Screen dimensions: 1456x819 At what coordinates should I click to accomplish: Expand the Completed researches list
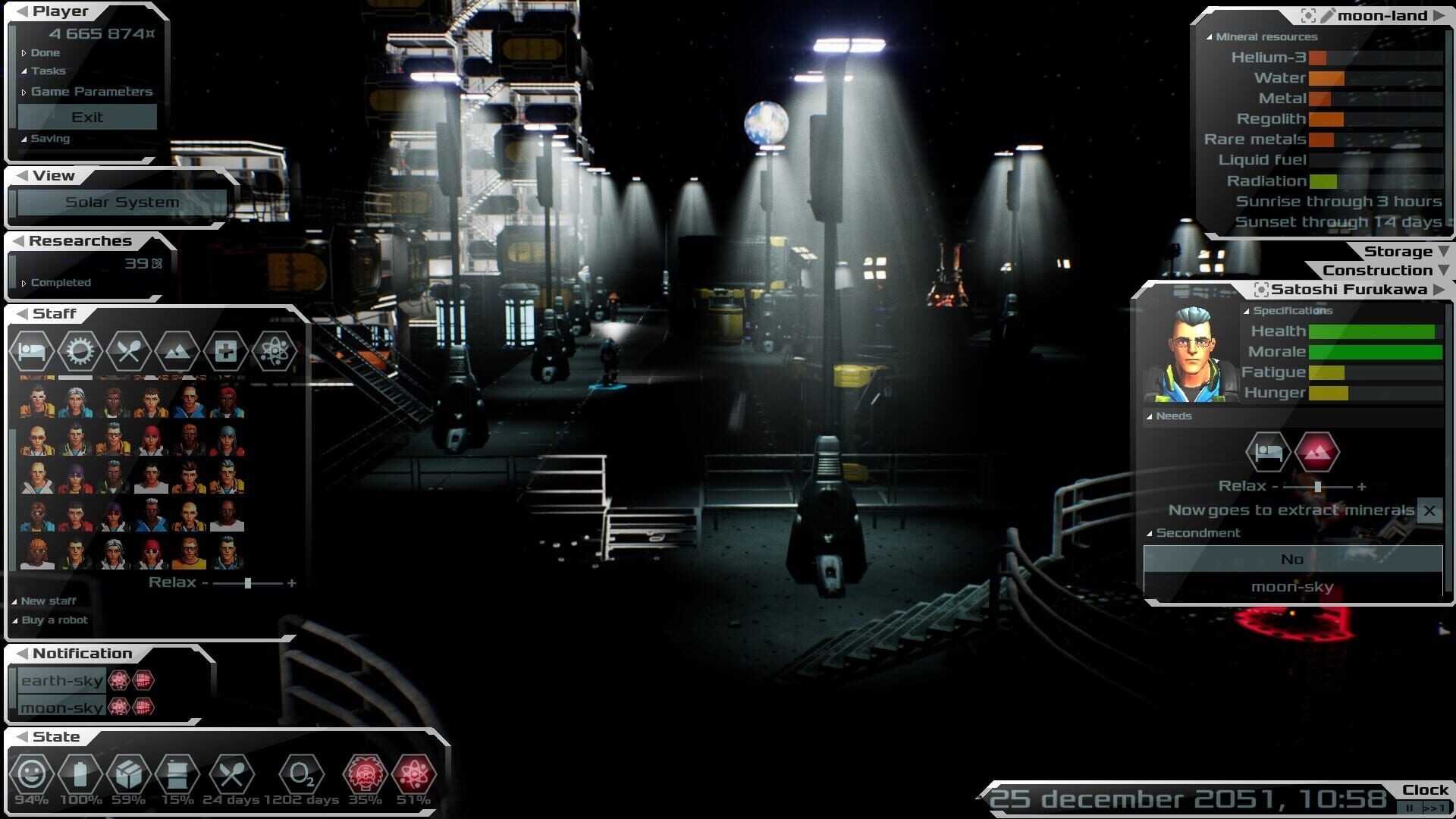(60, 283)
